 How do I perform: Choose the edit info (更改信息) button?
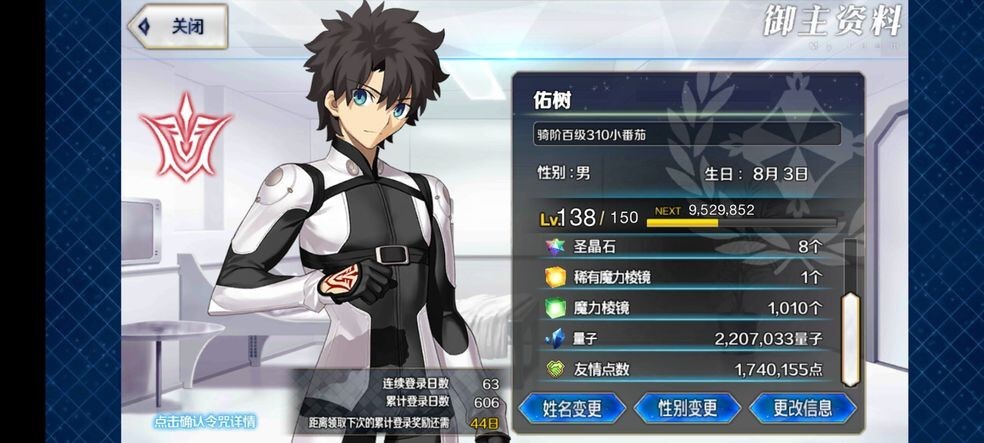point(802,408)
